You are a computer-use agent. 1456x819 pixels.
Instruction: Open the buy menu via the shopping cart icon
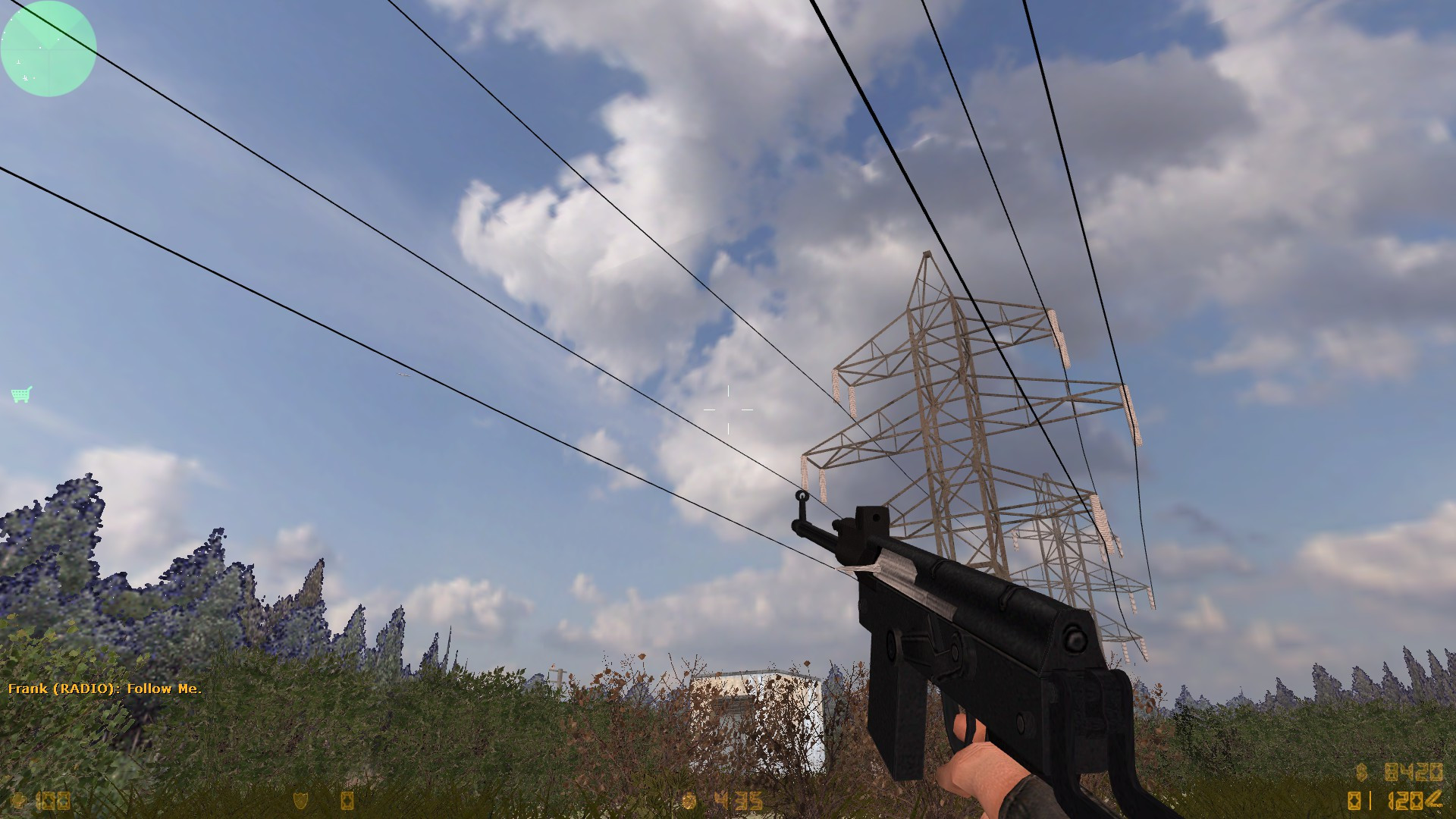click(x=20, y=394)
